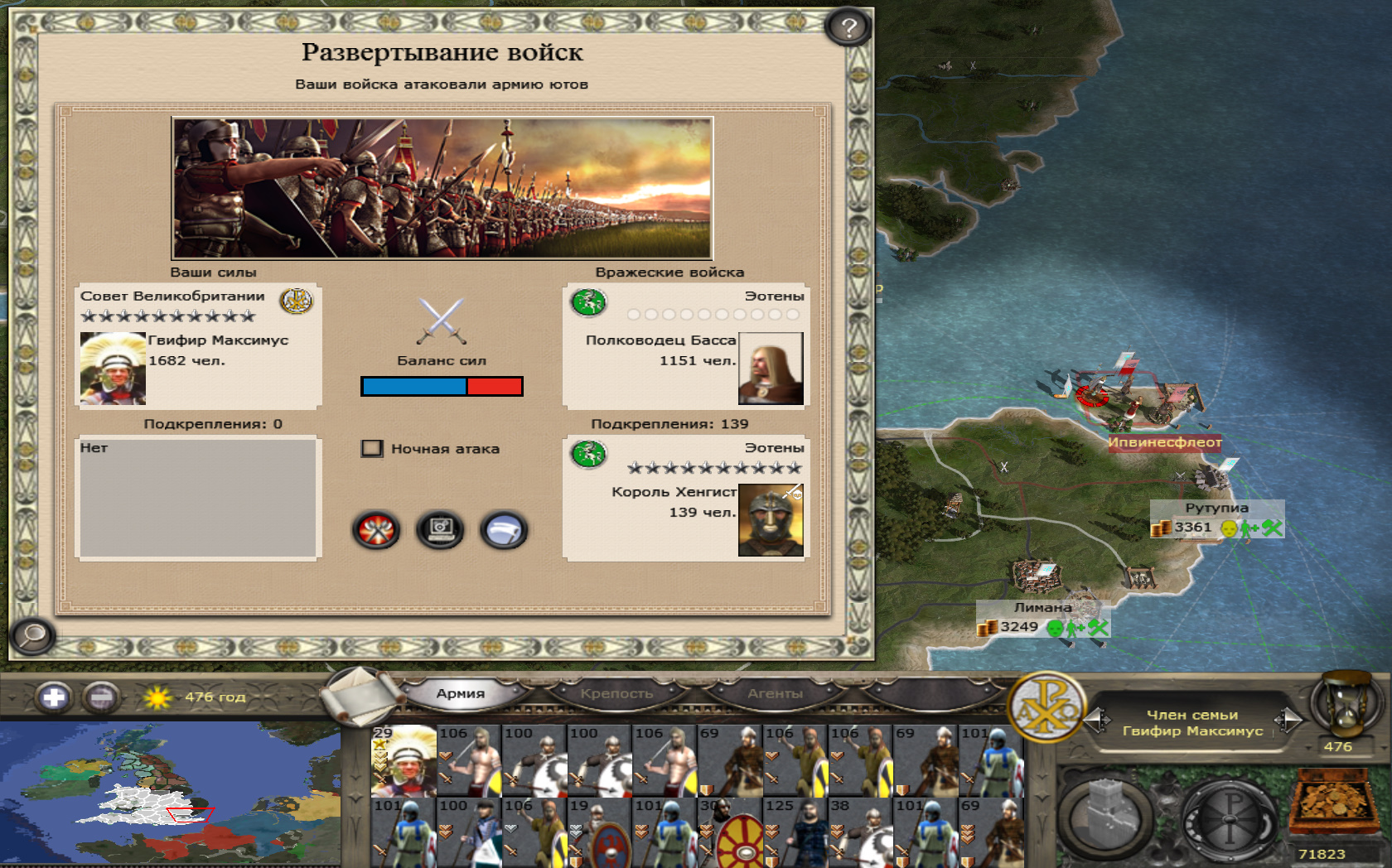Click the magnifying glass button
This screenshot has height=868, width=1392.
point(33,635)
